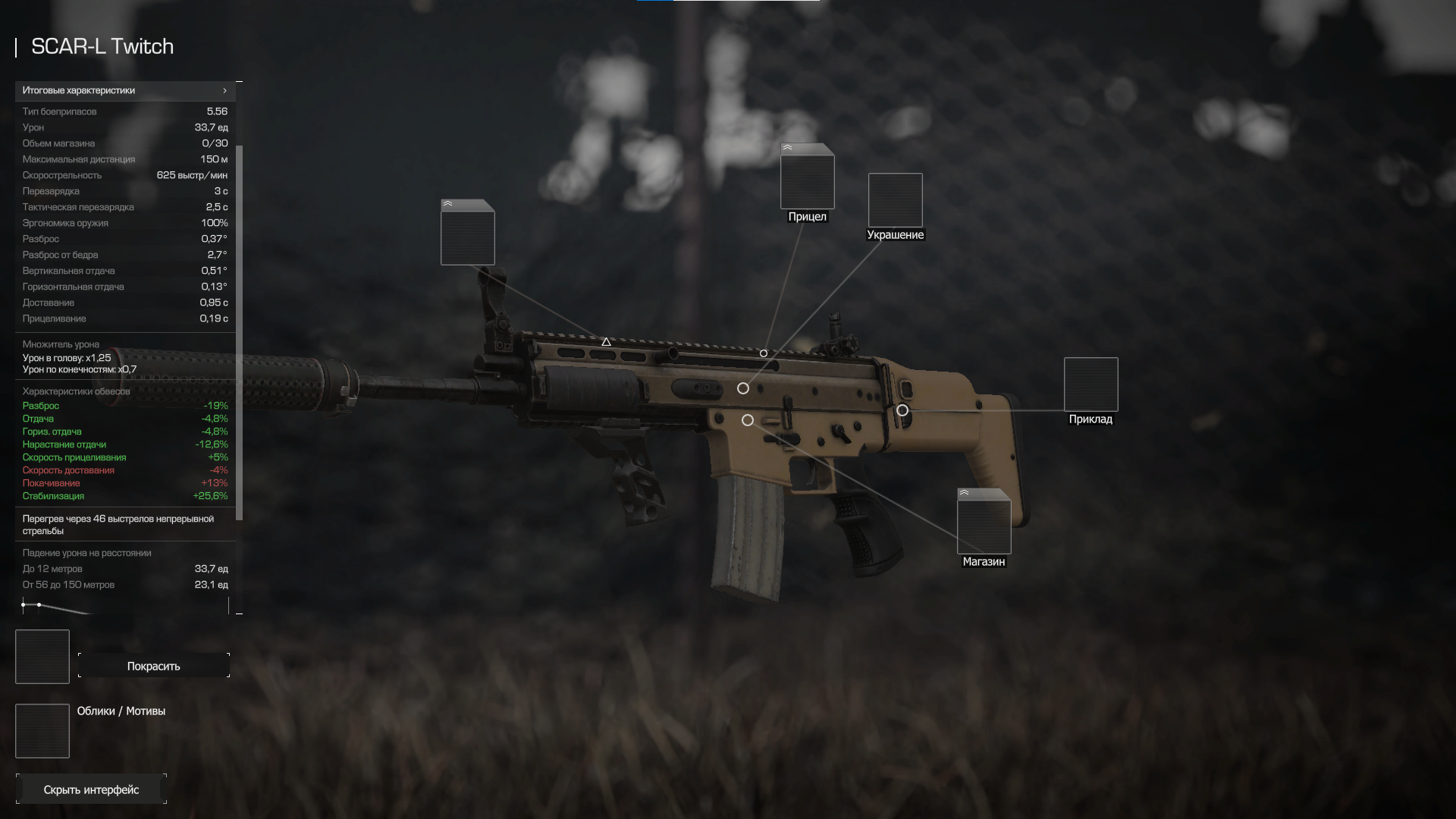Image resolution: width=1456 pixels, height=819 pixels.
Task: Open the Приклад attachment slot
Action: 1090,384
